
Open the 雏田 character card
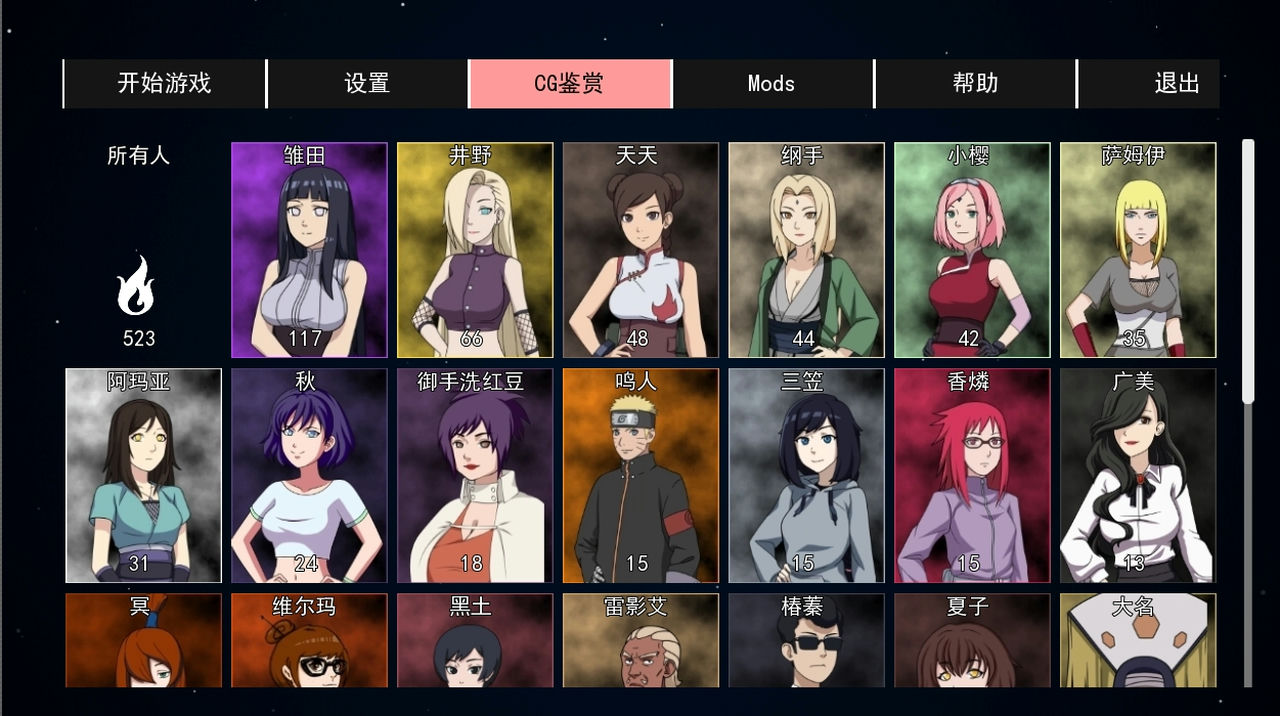309,250
